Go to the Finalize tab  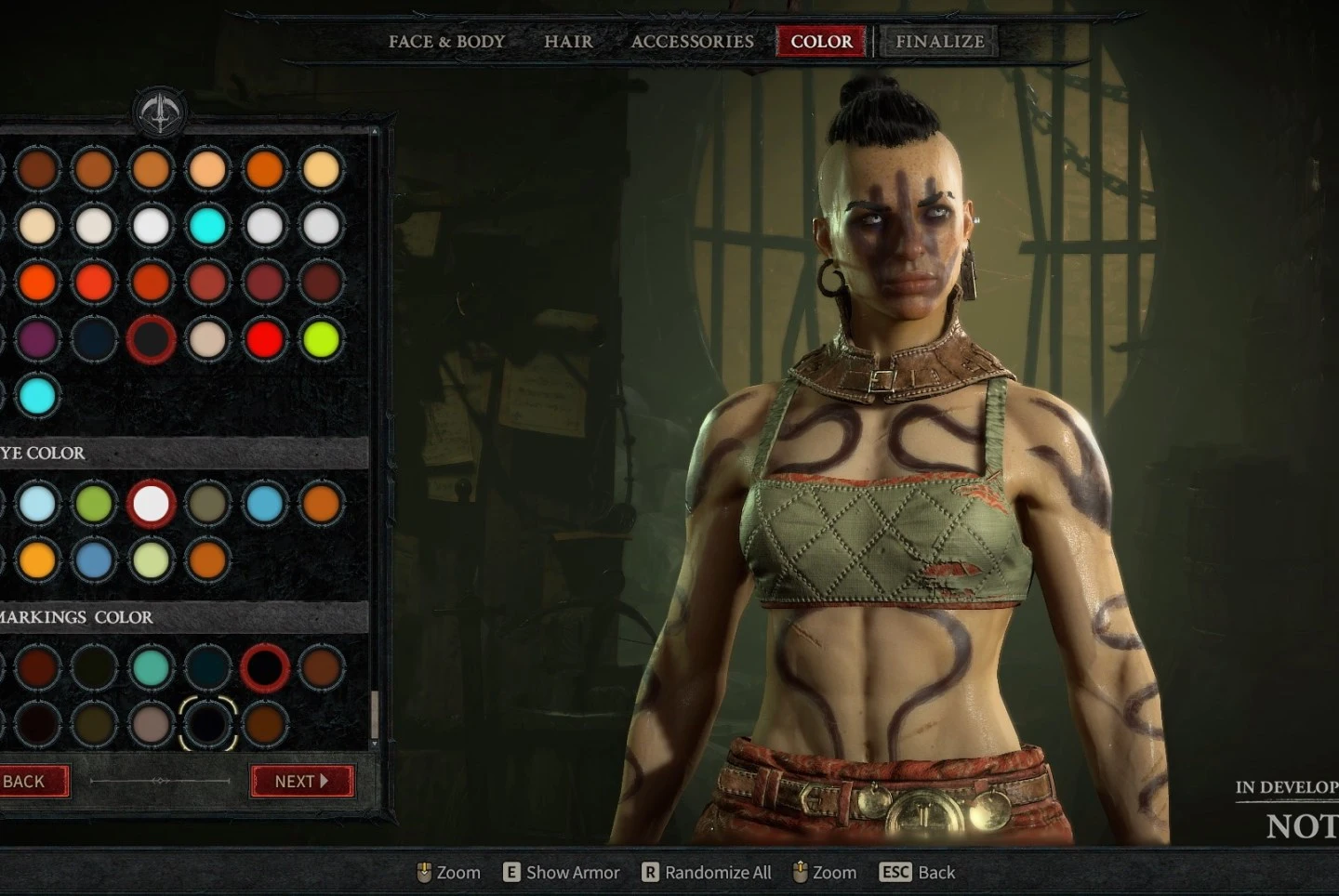tap(939, 42)
